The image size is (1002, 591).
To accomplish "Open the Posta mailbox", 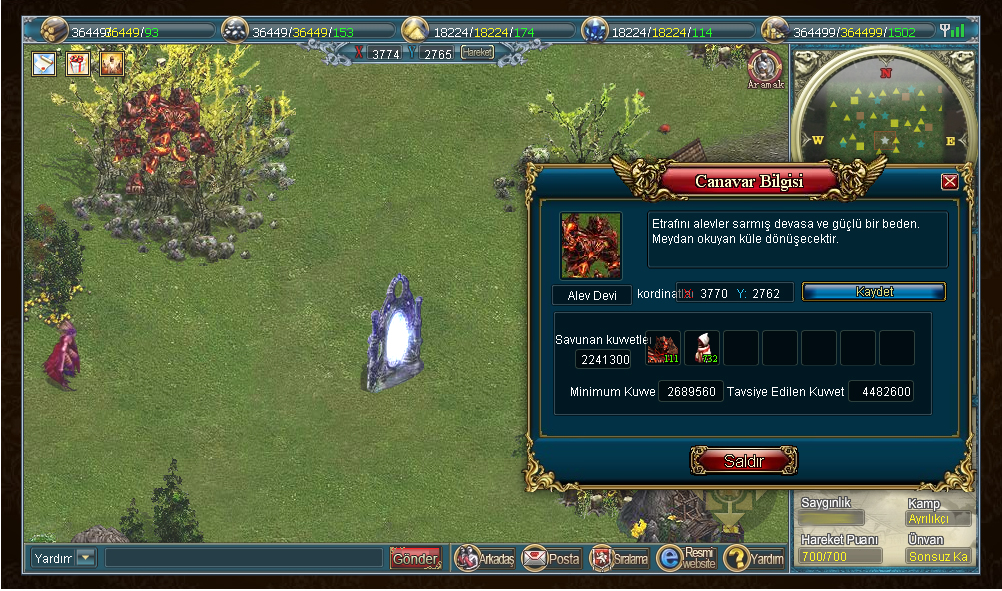I will [x=551, y=558].
